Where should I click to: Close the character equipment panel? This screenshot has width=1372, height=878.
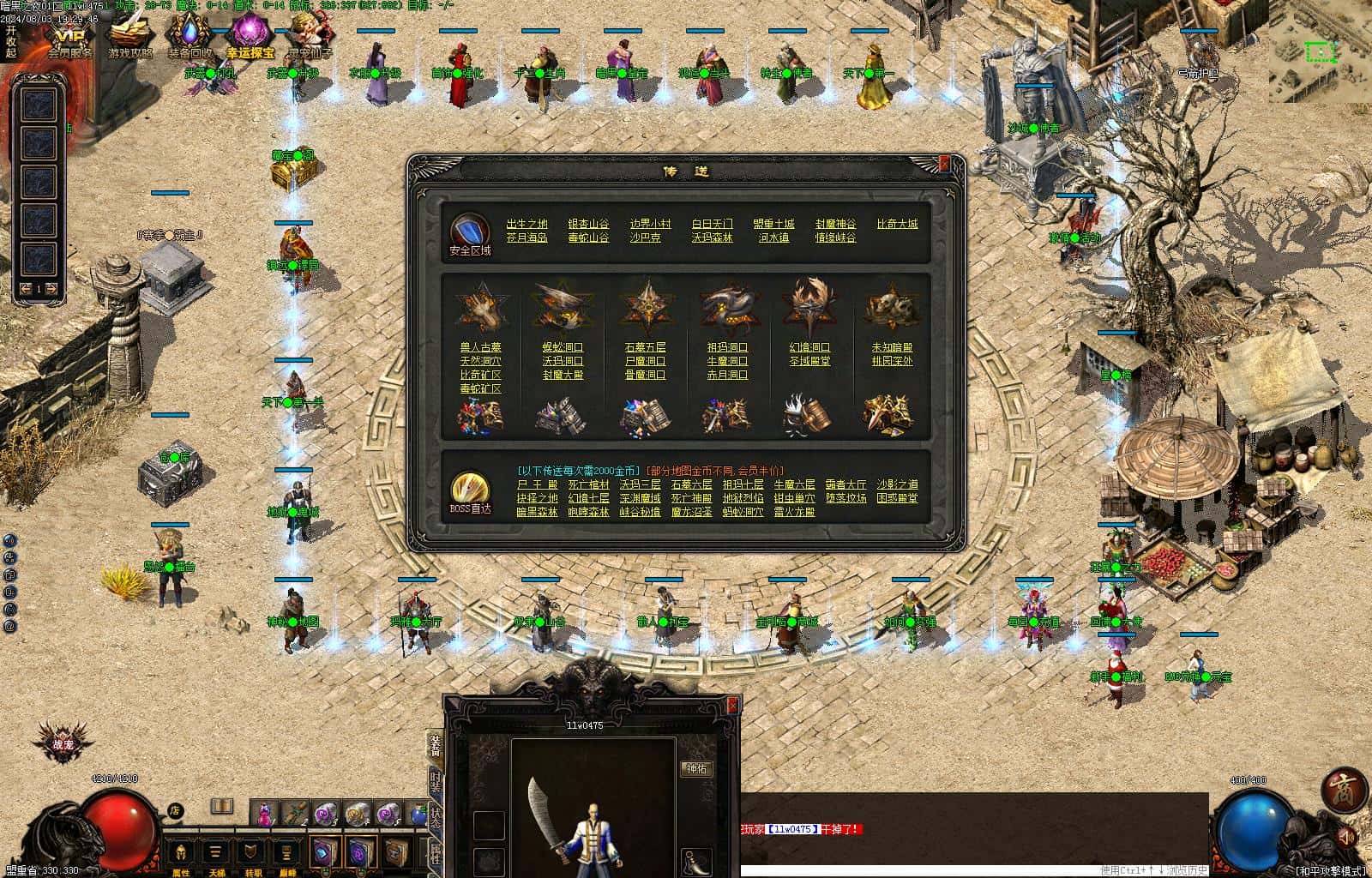(732, 705)
